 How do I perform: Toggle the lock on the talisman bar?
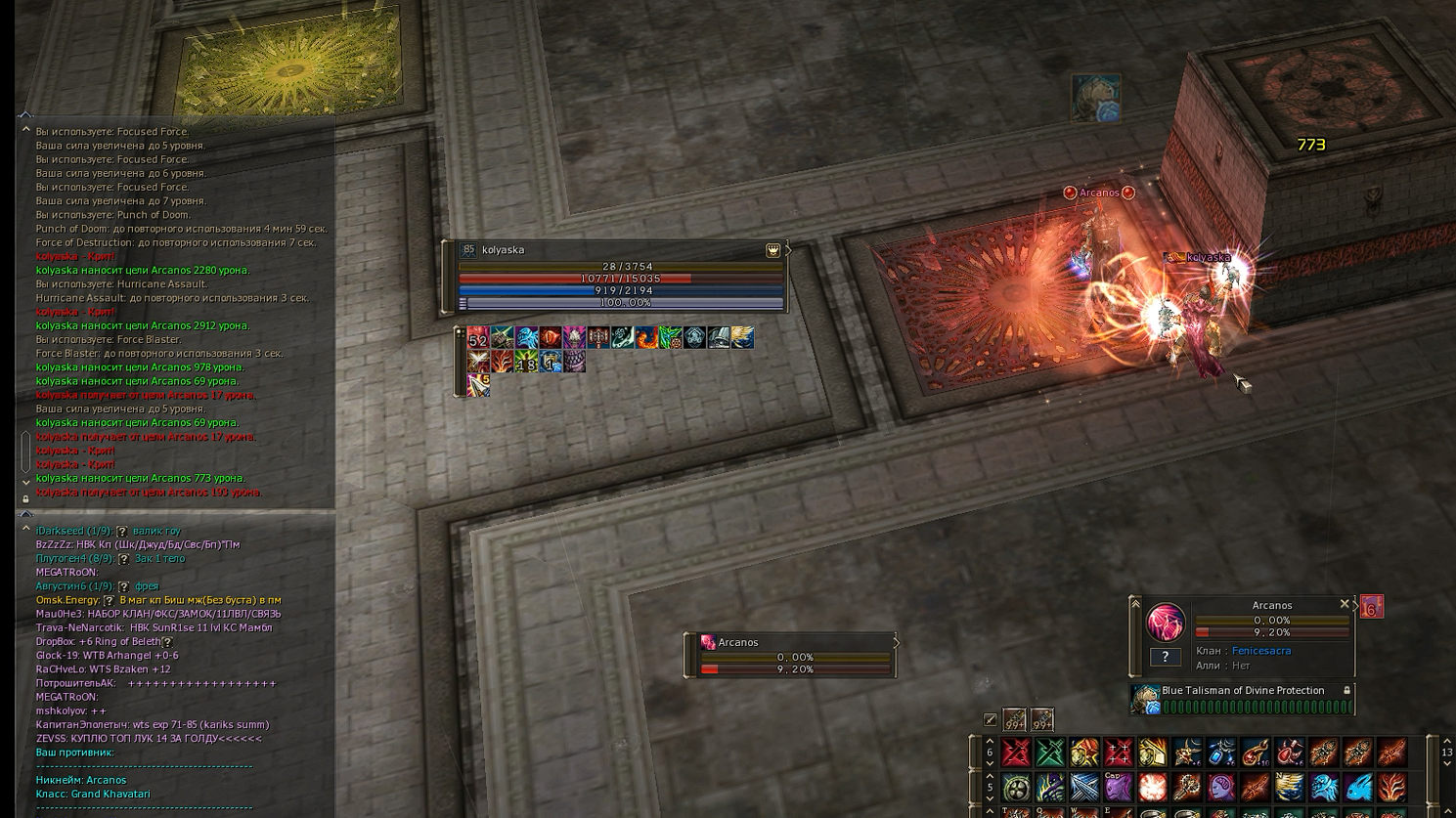[1346, 691]
